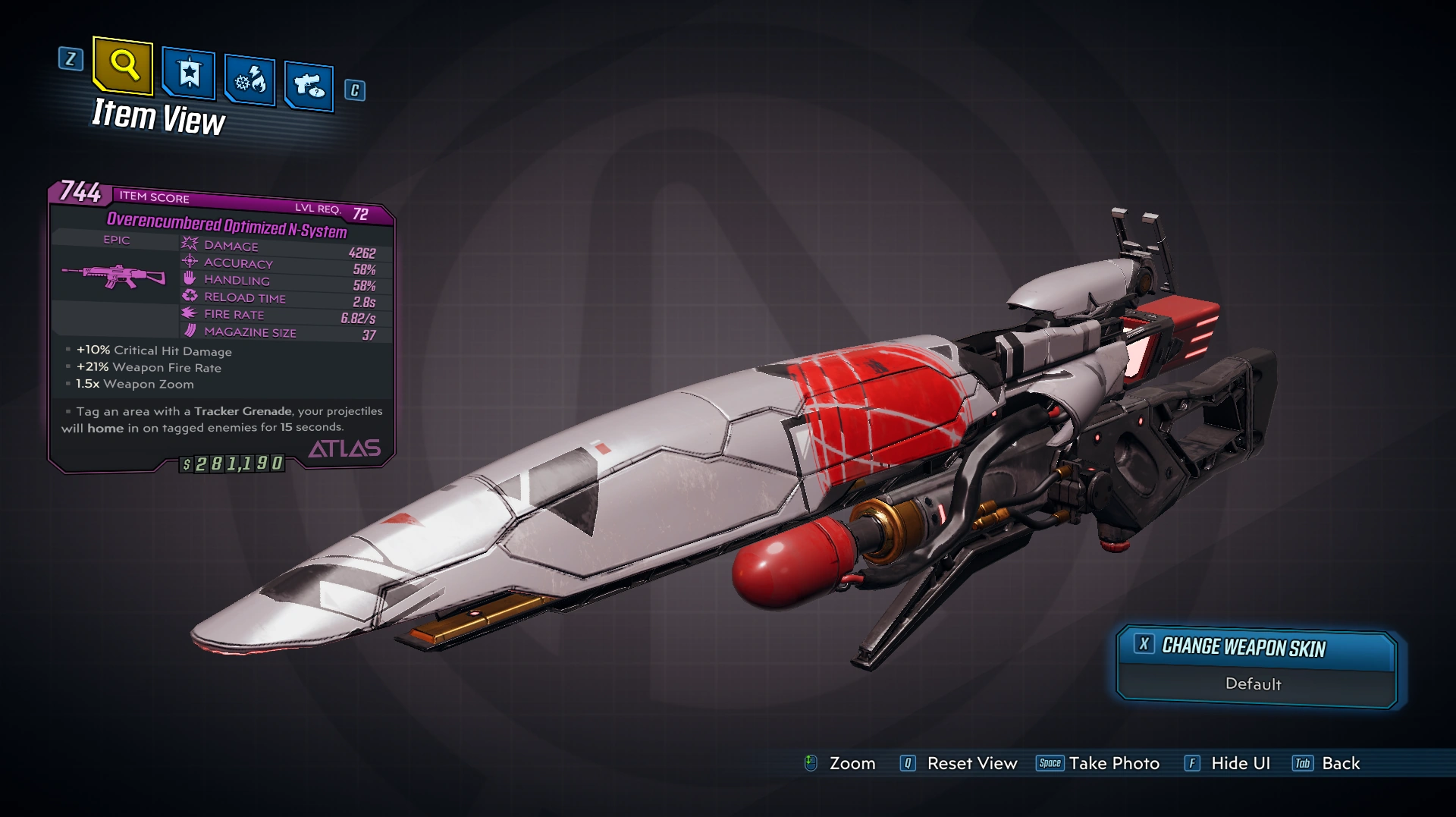Open the gear and flame tab
This screenshot has width=1456, height=817.
tap(249, 80)
